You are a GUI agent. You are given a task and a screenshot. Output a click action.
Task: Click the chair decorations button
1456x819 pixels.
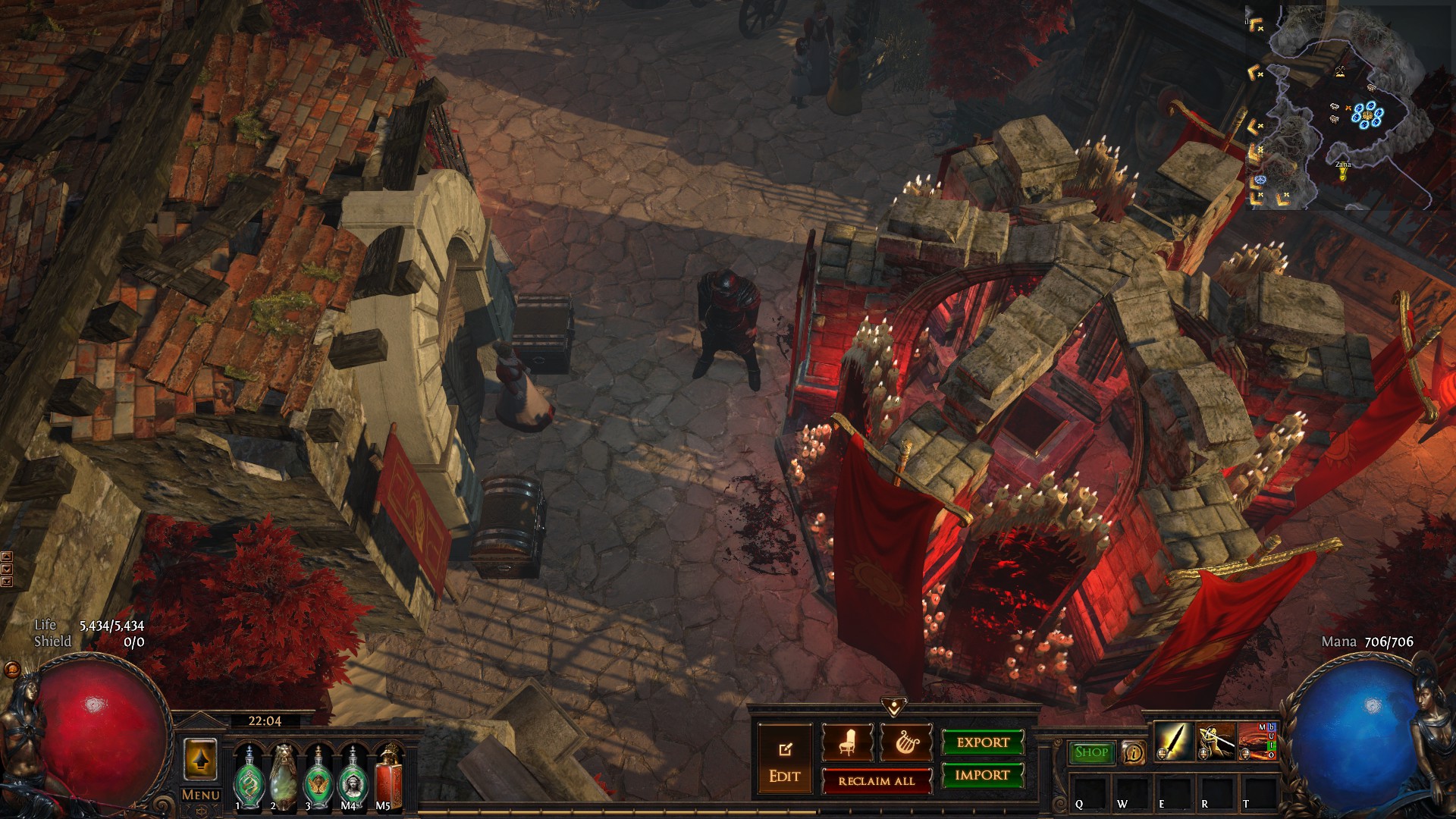(x=847, y=742)
